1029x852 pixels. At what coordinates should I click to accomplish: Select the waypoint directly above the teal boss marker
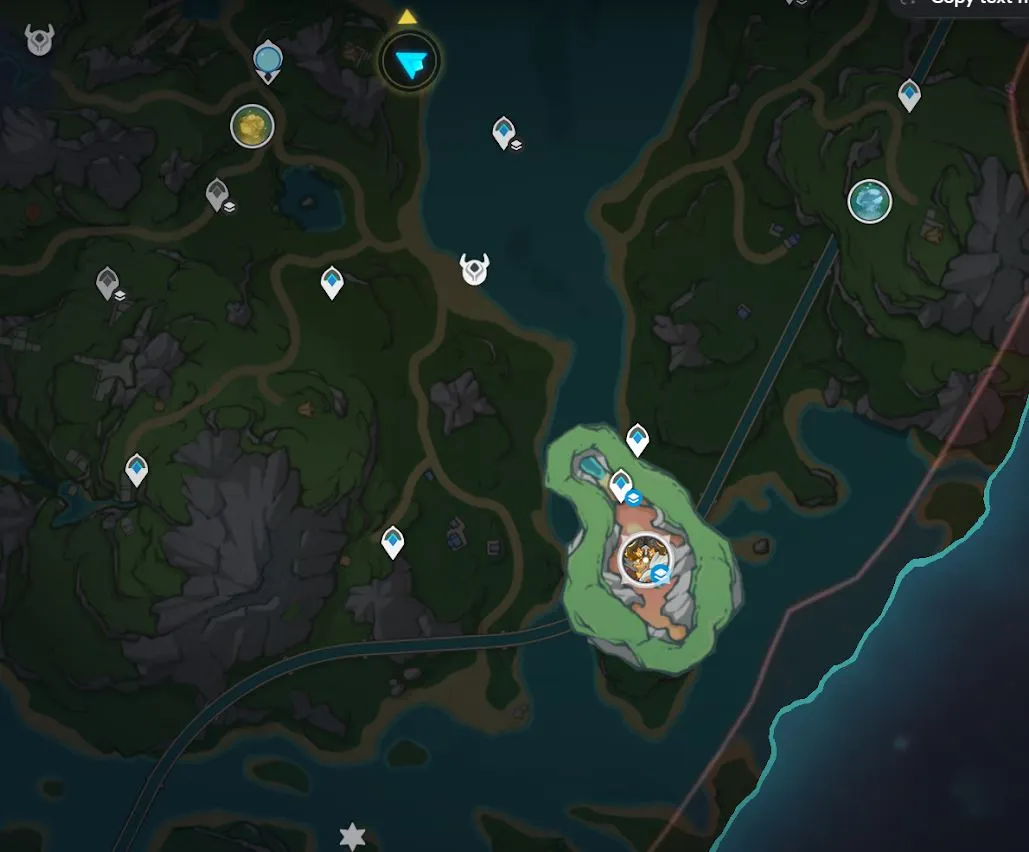click(909, 95)
